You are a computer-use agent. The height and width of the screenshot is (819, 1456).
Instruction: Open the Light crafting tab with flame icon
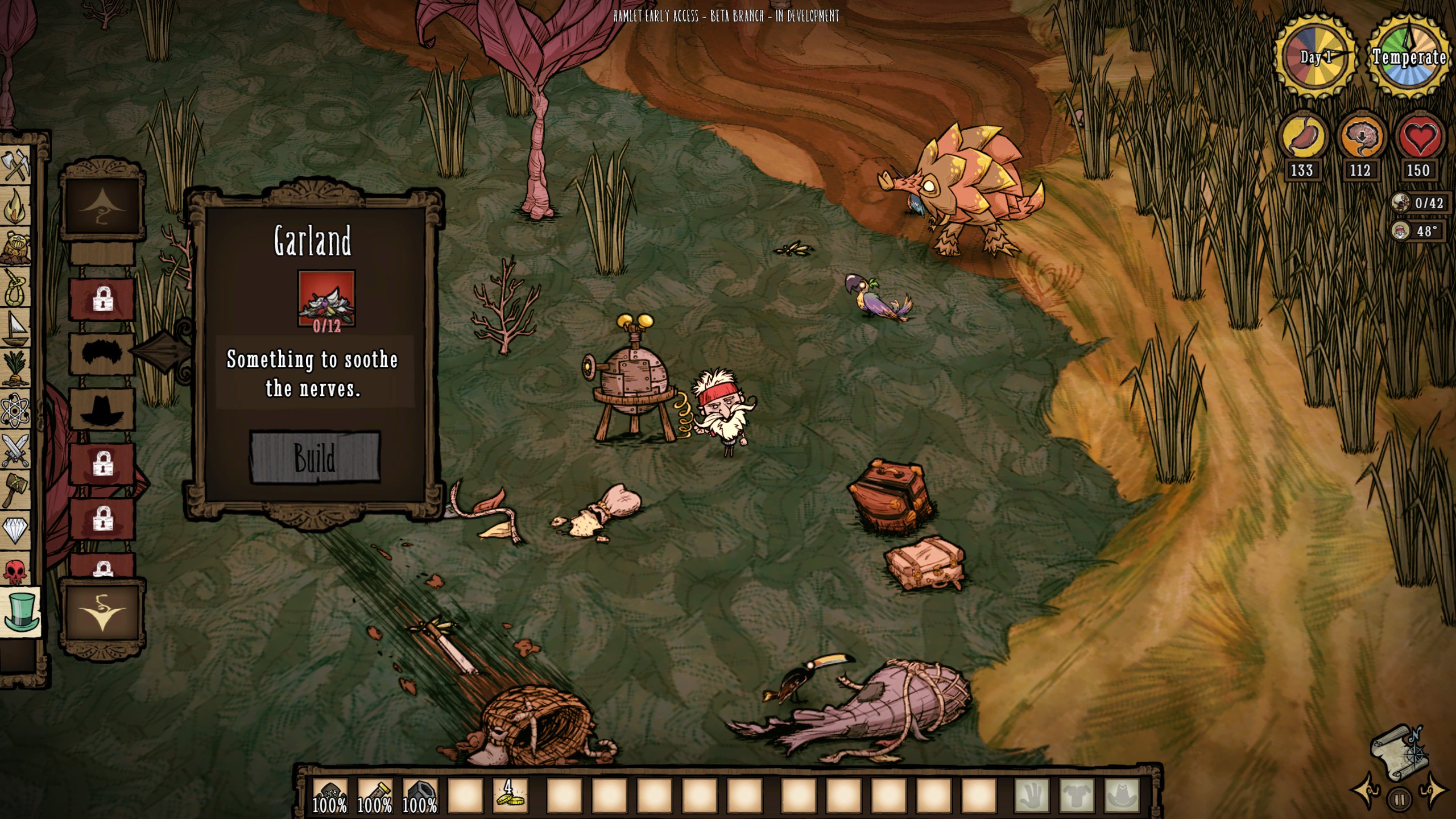click(15, 206)
